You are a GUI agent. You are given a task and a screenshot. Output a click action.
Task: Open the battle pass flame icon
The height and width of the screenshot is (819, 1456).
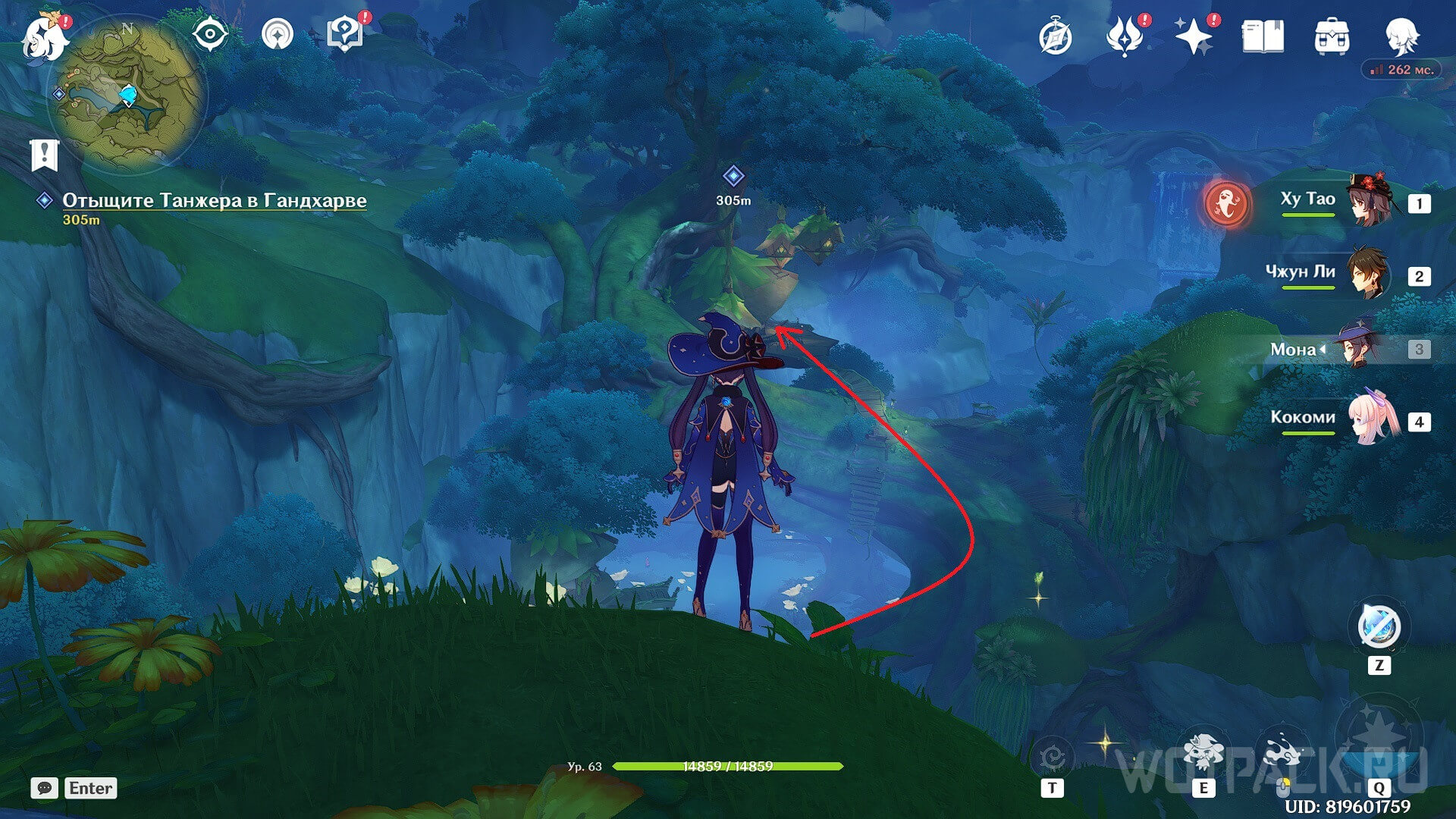[1124, 37]
